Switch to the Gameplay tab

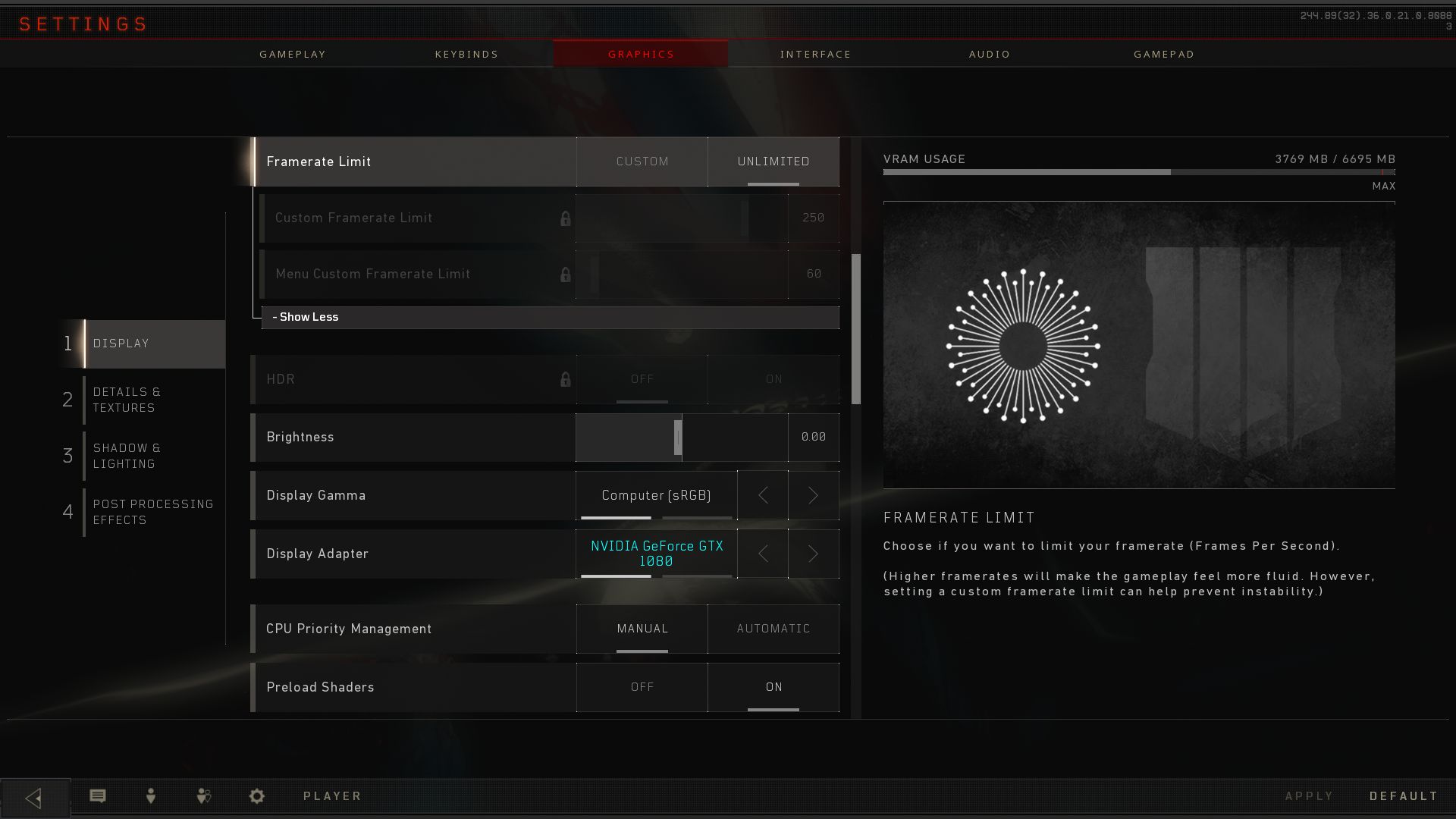[292, 54]
